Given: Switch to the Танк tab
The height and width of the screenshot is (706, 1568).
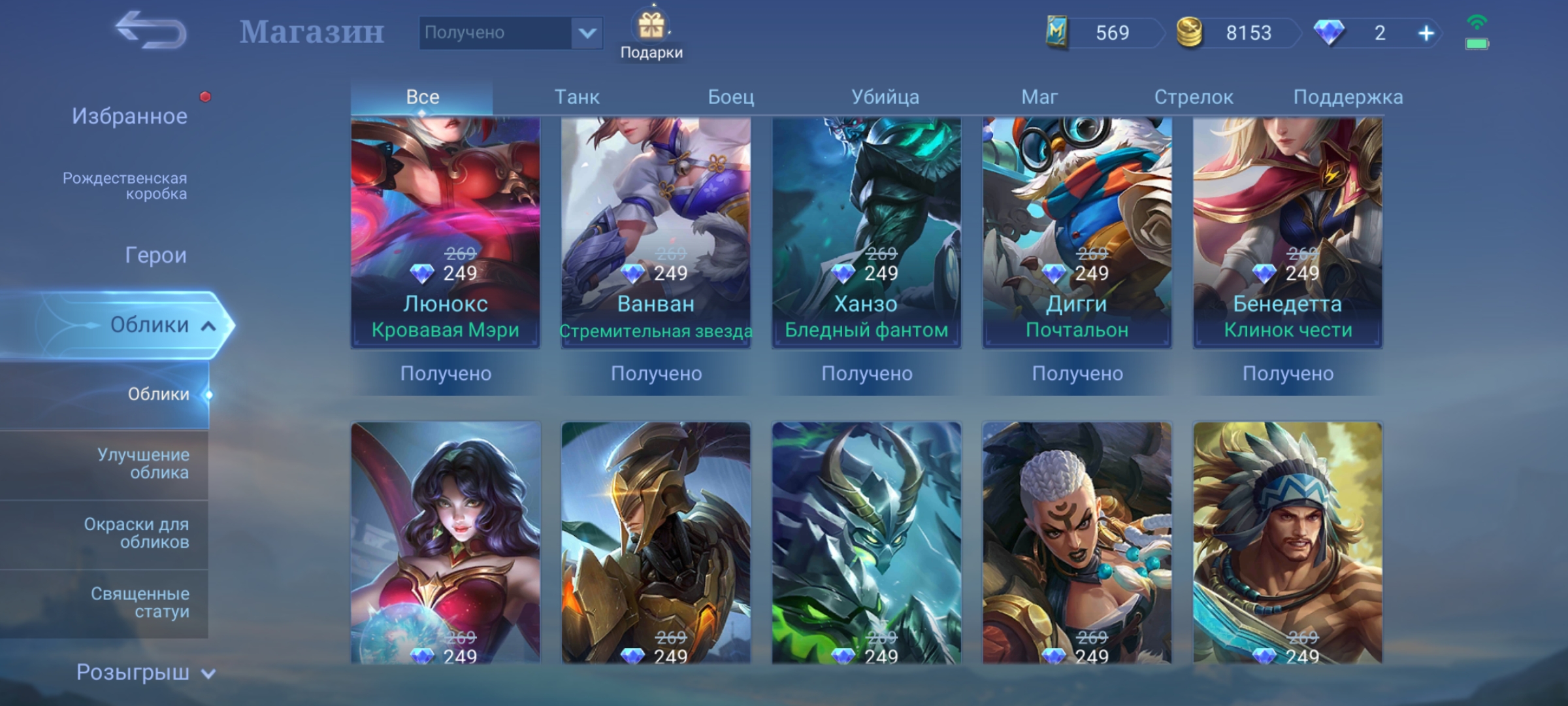Looking at the screenshot, I should 577,97.
